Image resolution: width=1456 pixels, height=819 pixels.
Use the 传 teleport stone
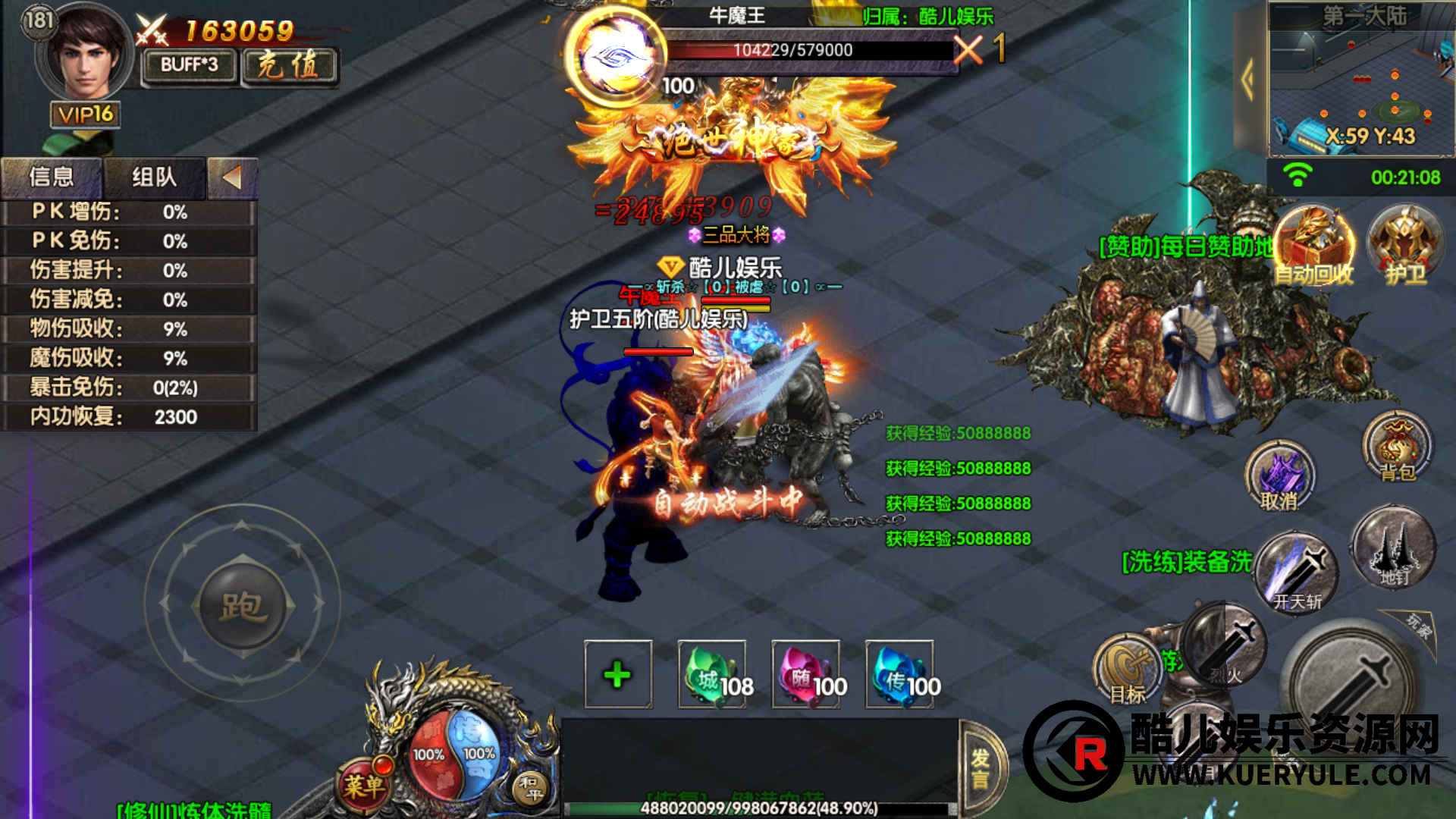[900, 675]
